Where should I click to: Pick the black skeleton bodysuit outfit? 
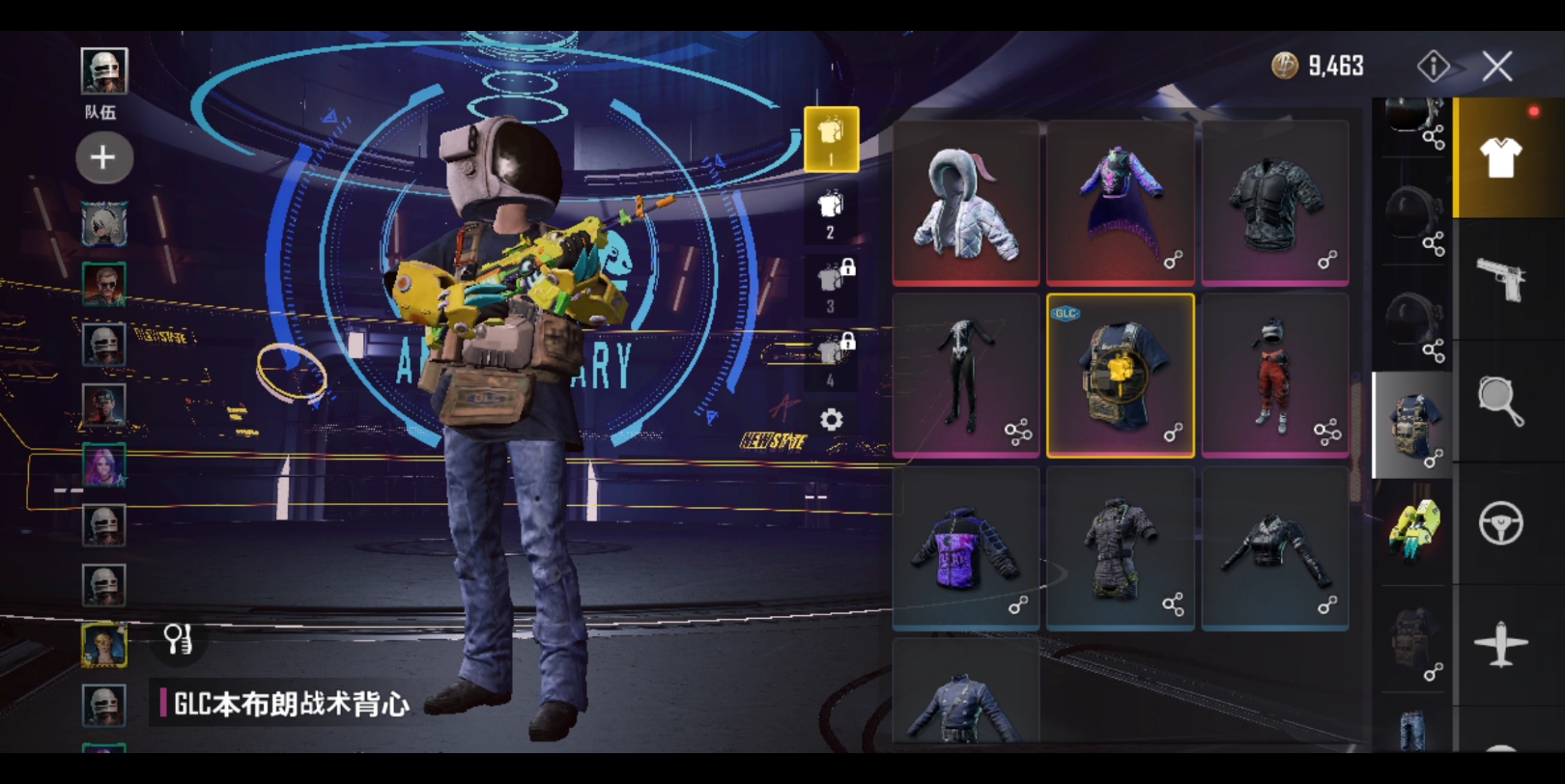[965, 376]
